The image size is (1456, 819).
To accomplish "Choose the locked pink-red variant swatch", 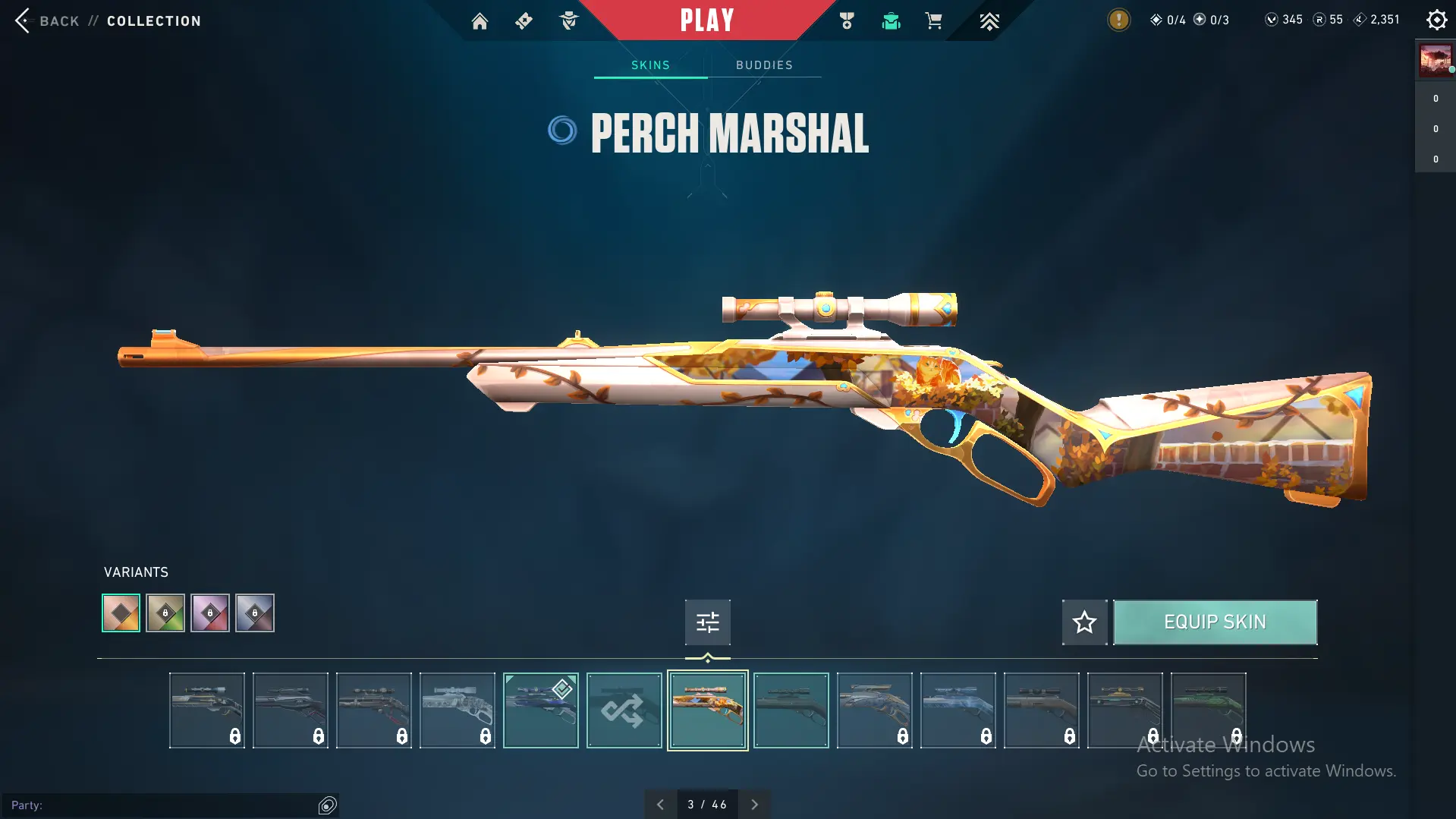I will click(x=210, y=613).
